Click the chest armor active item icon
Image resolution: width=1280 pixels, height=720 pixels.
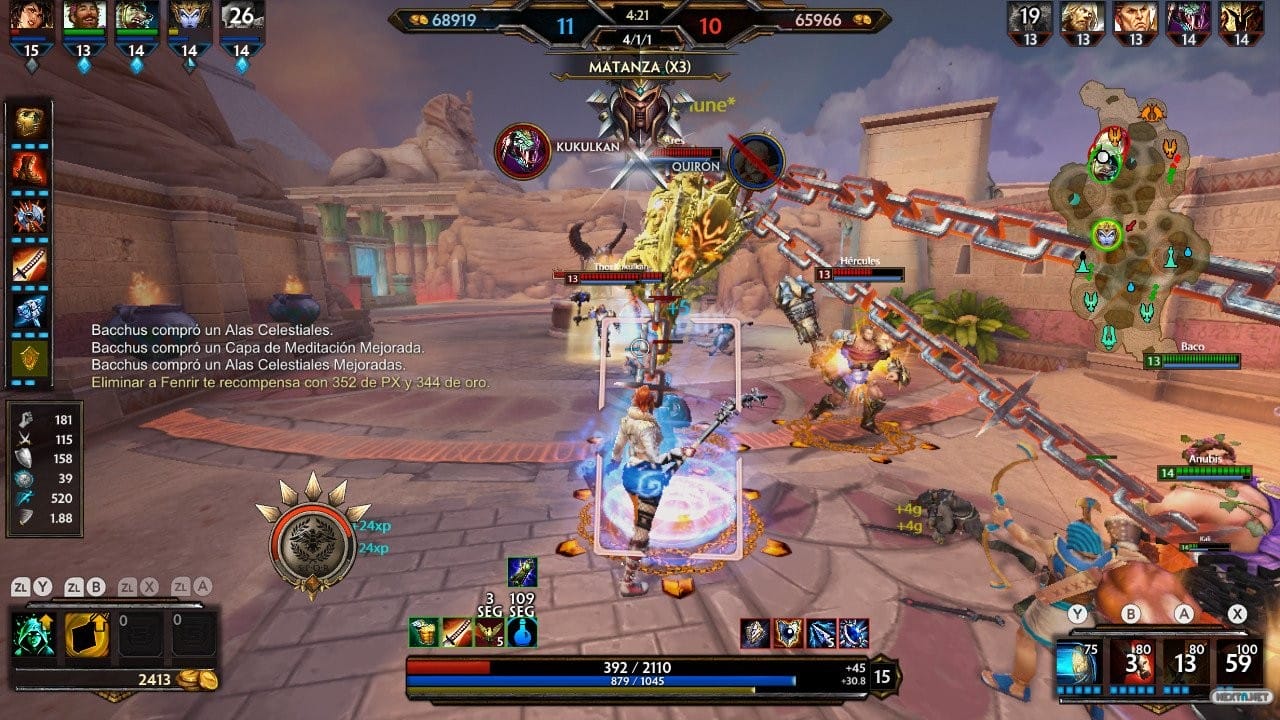(x=423, y=632)
